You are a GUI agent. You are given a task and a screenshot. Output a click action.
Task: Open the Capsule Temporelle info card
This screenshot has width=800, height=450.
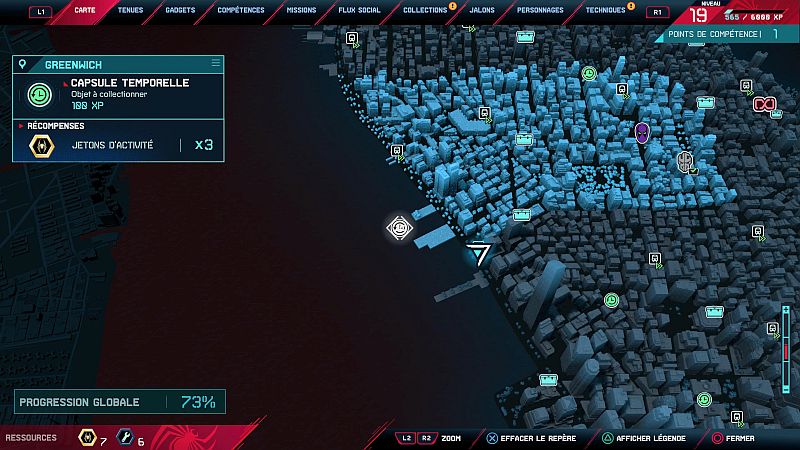(x=118, y=94)
